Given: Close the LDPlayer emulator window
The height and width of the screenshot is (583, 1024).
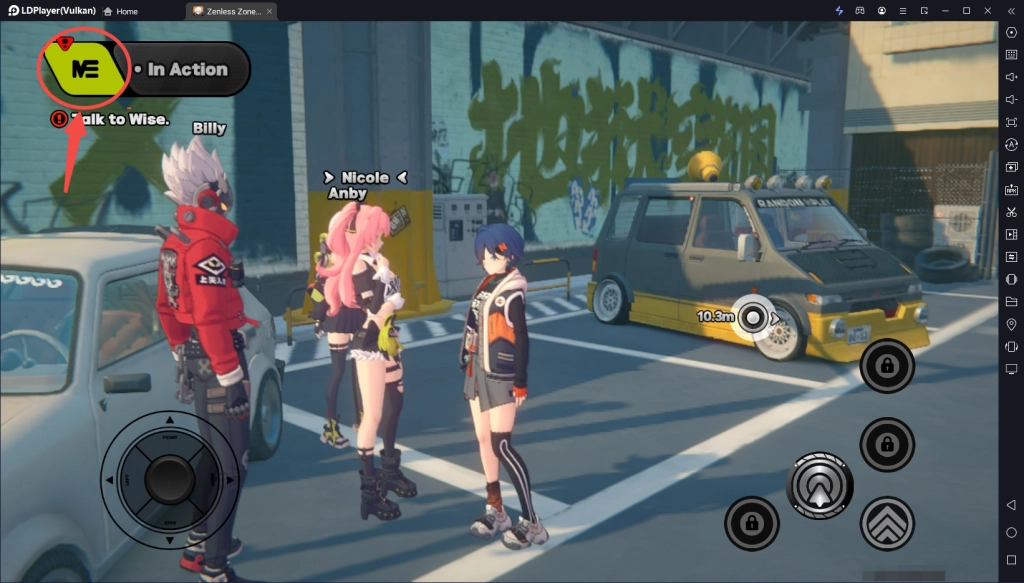Looking at the screenshot, I should 987,10.
